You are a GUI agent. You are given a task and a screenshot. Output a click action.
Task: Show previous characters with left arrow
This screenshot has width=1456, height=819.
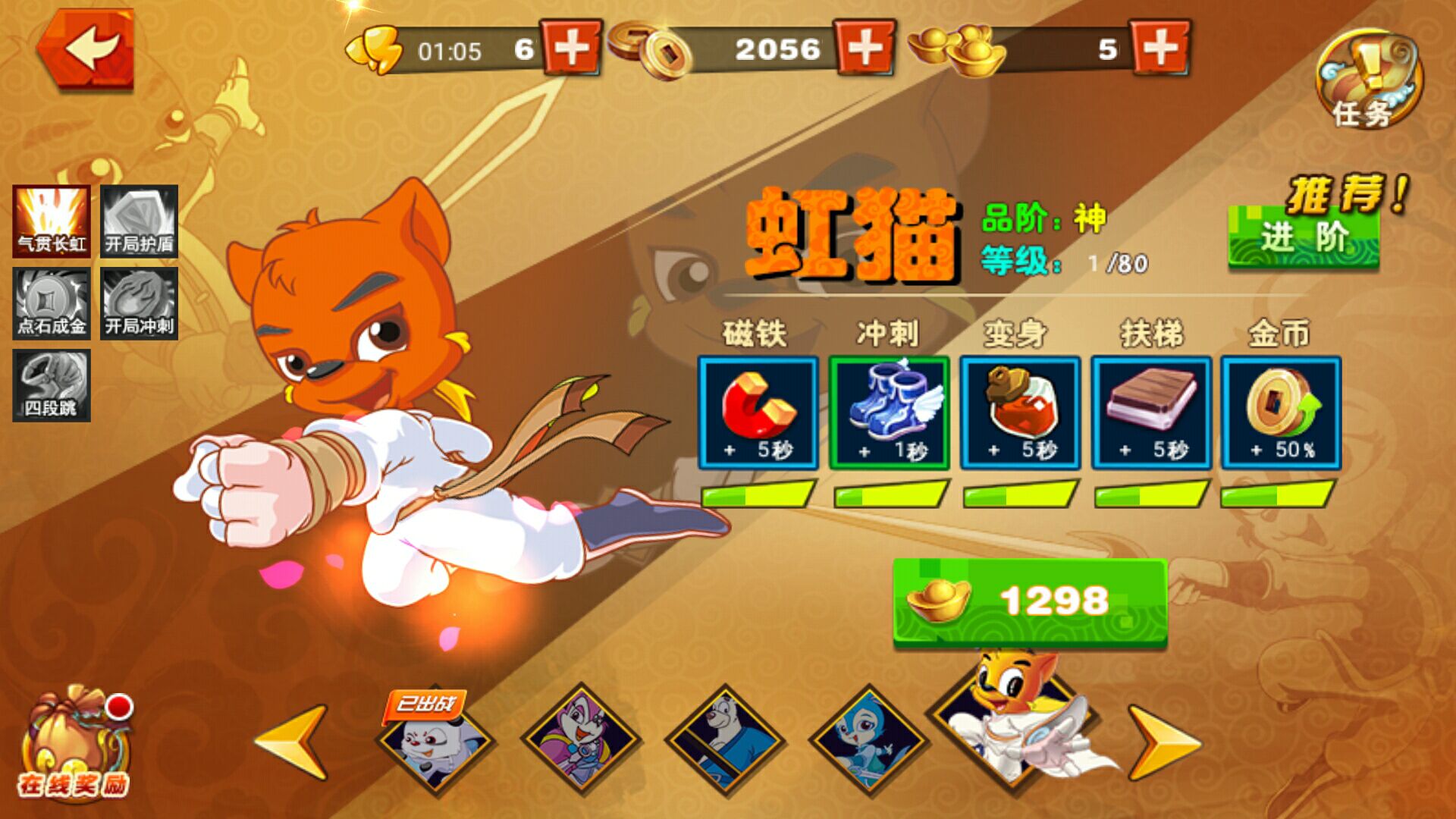pos(293,742)
